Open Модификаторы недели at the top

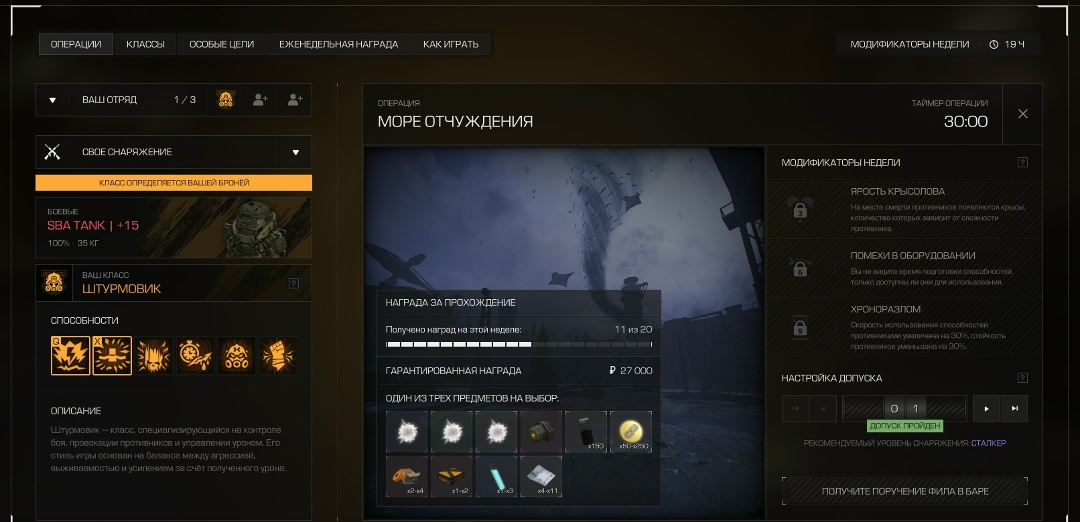(909, 44)
